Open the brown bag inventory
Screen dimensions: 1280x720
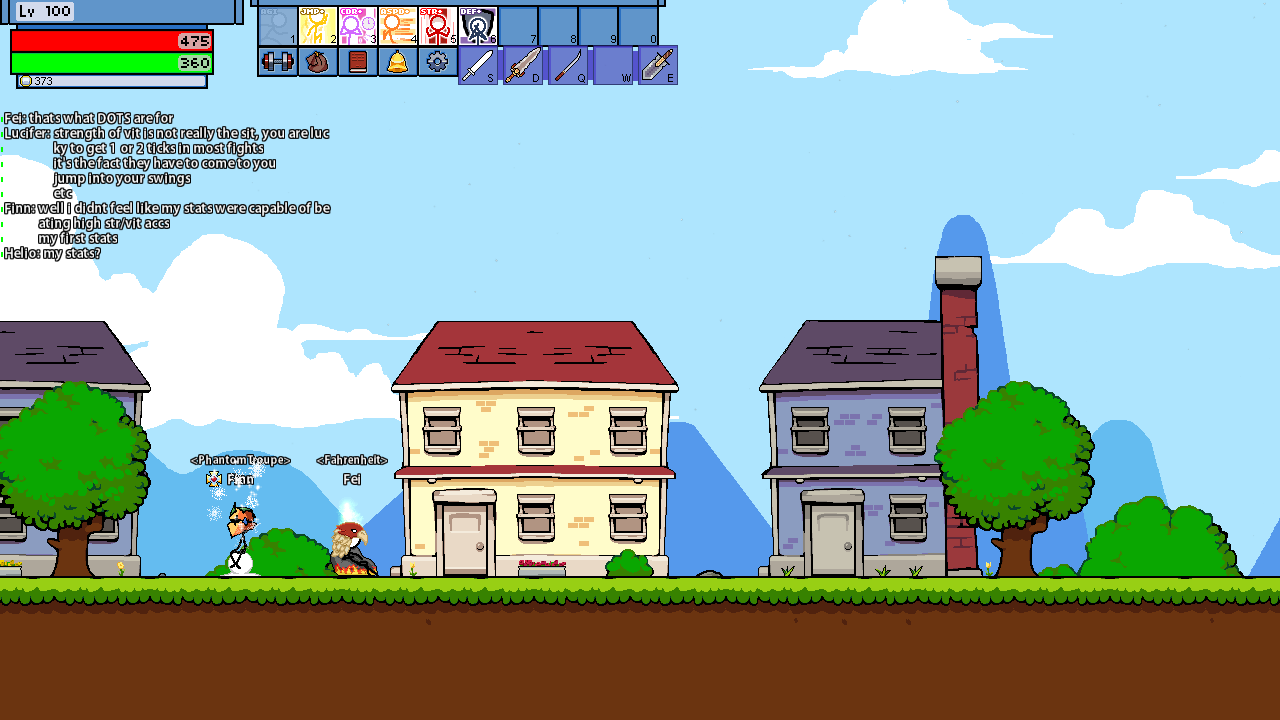pos(317,62)
